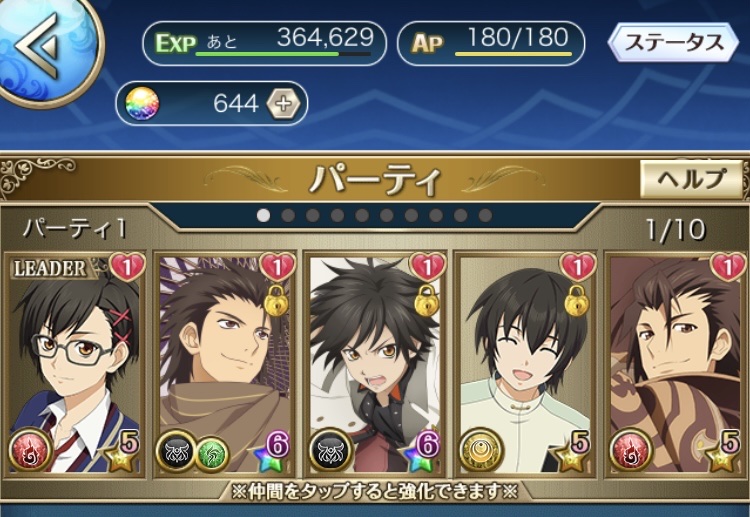The width and height of the screenshot is (750, 517).
Task: Open the ステータス status screen
Action: pyautogui.click(x=674, y=43)
